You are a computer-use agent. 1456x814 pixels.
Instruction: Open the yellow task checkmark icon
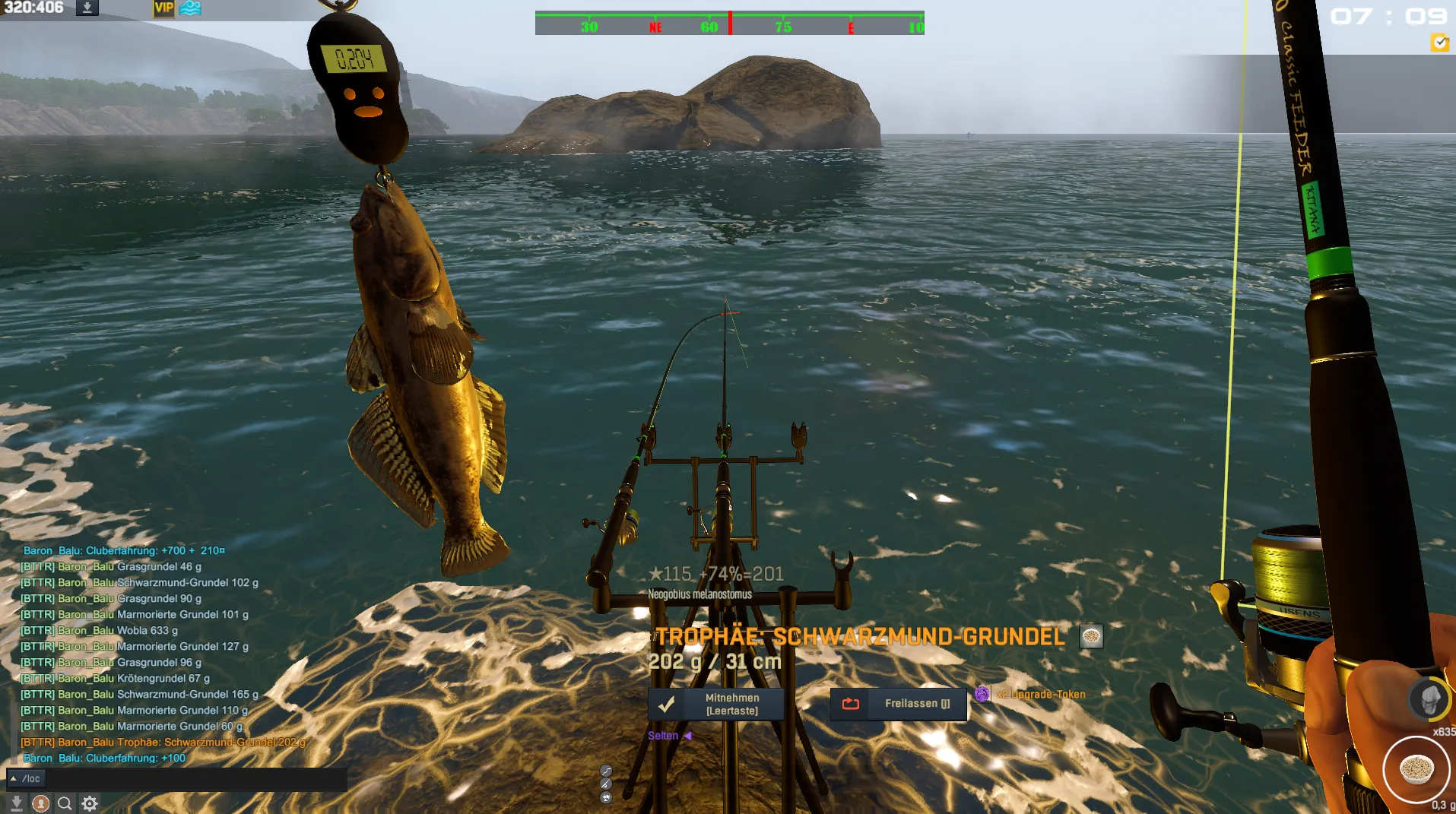coord(1439,43)
